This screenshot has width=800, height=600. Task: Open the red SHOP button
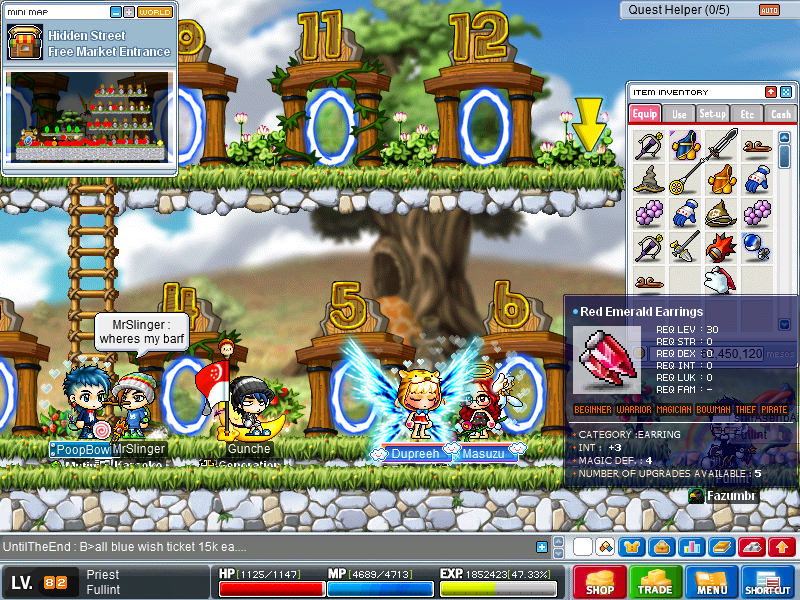click(600, 583)
